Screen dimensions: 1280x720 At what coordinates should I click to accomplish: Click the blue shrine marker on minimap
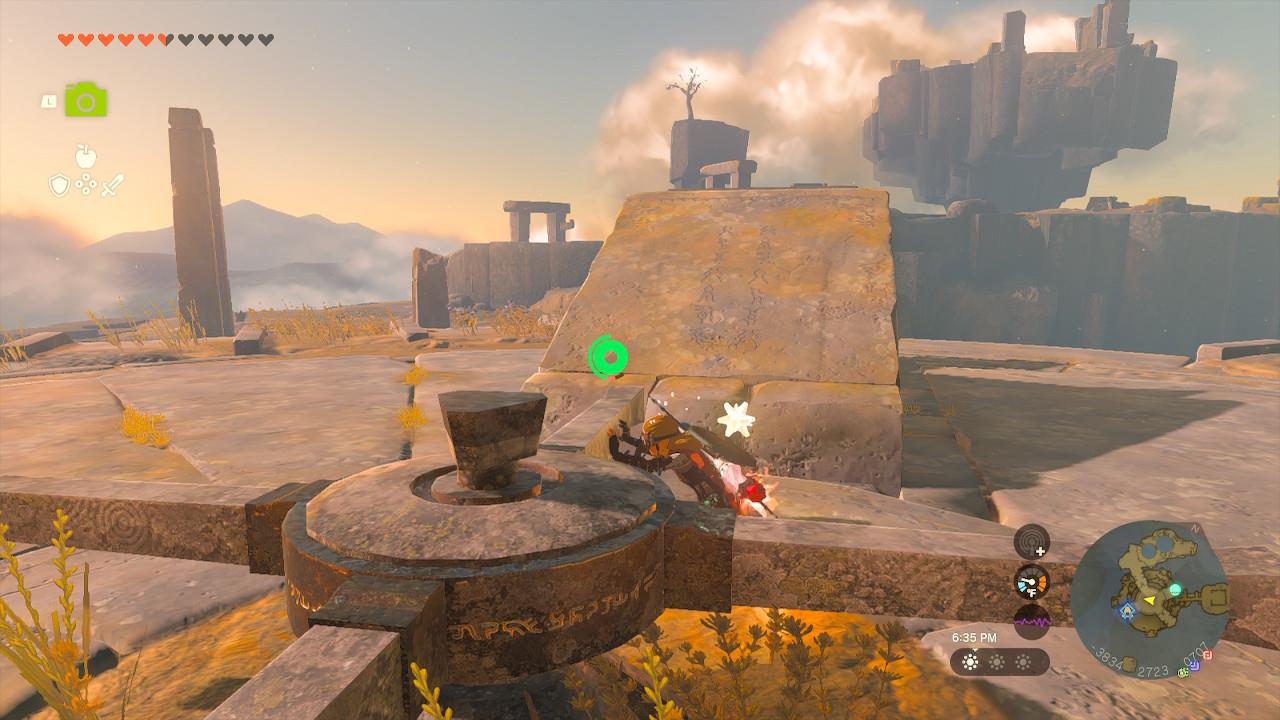(x=1128, y=608)
